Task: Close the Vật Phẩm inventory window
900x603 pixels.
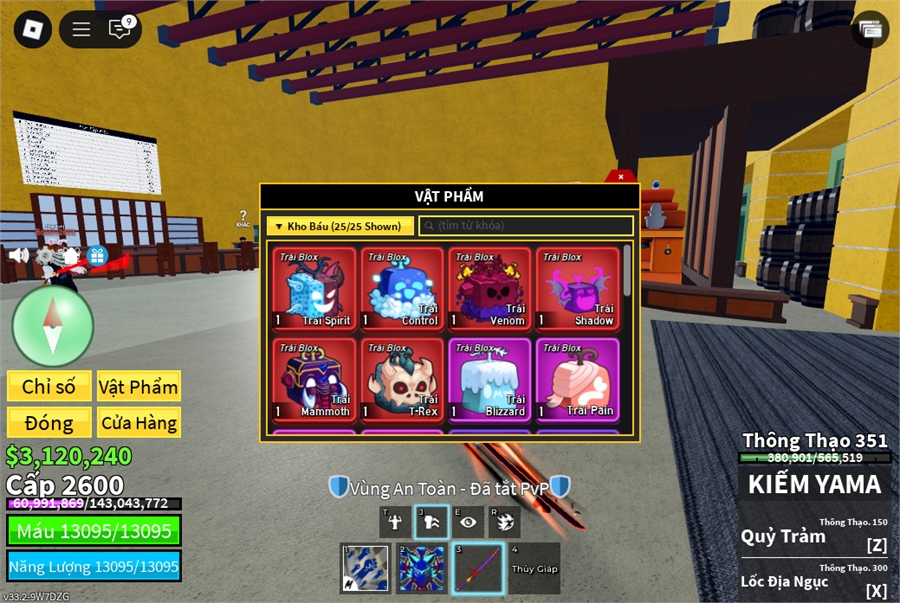Action: [621, 177]
